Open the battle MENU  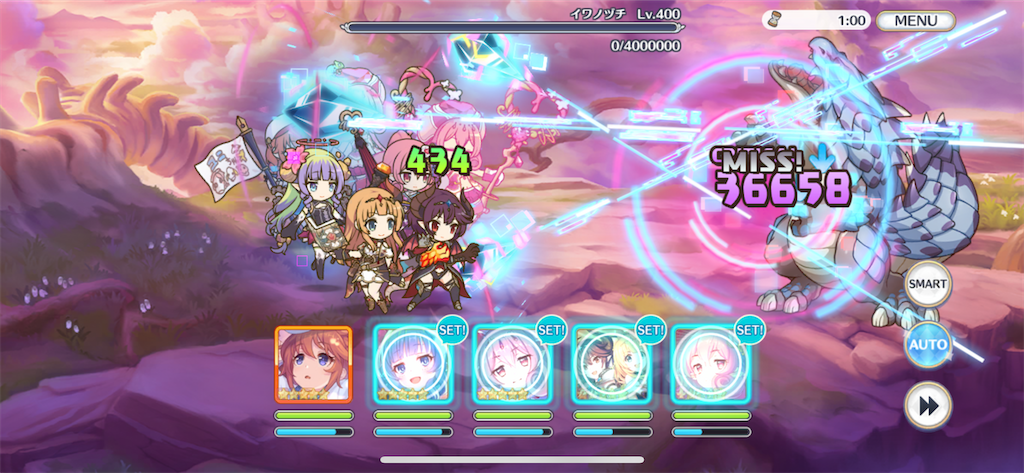[915, 20]
